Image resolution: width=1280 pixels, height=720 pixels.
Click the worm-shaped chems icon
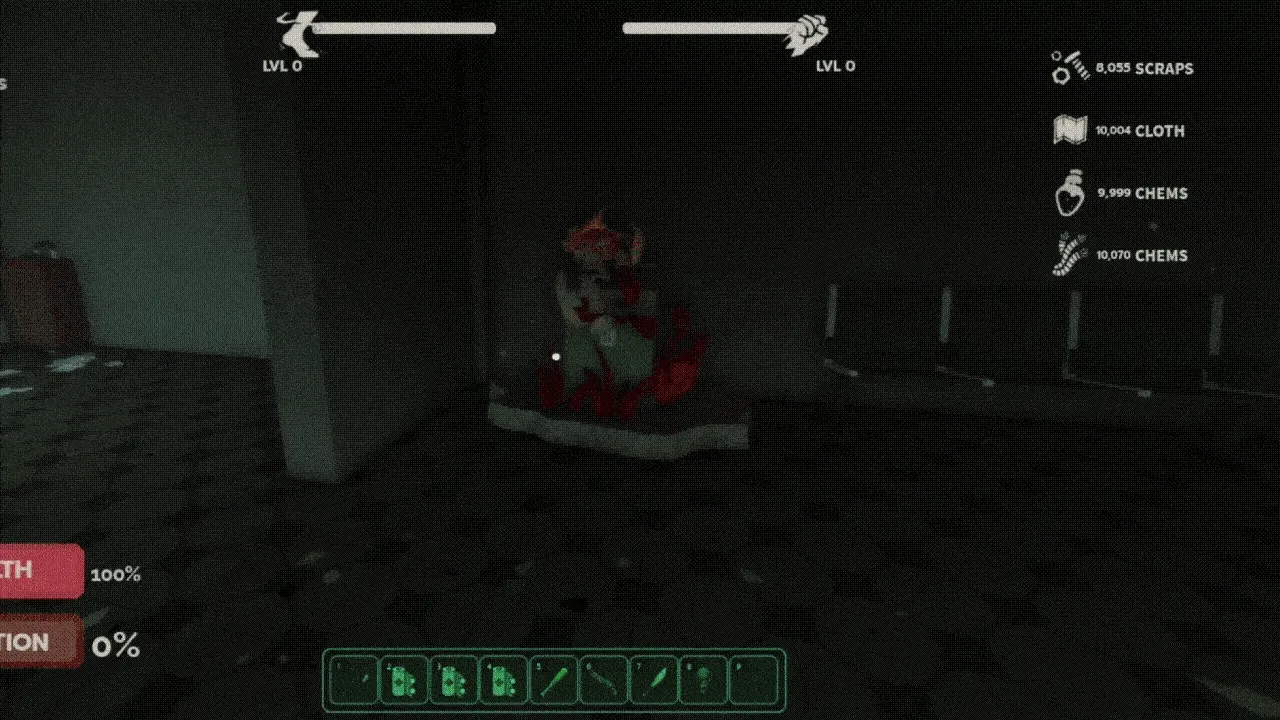click(x=1070, y=253)
